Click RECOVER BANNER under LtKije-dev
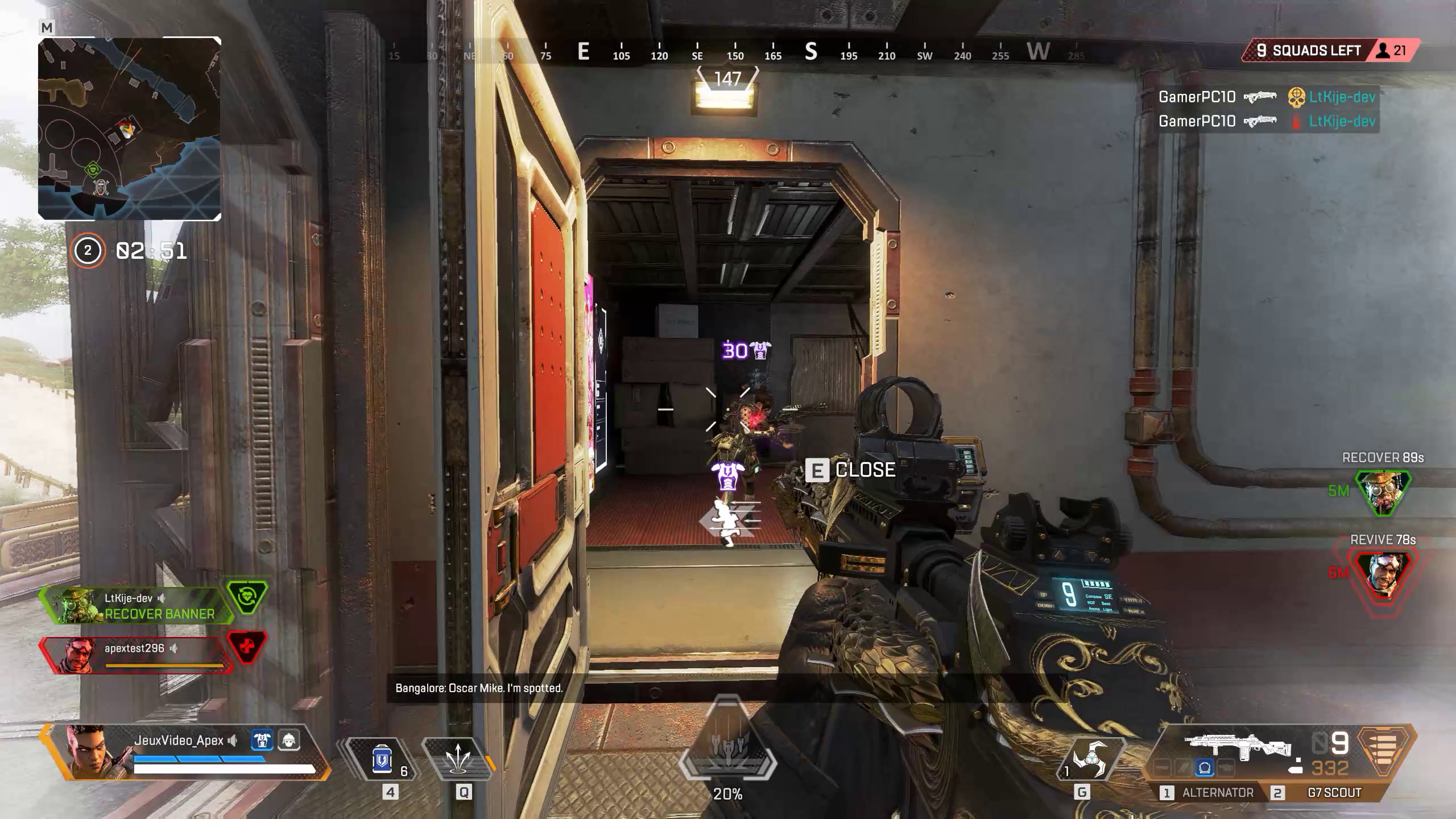This screenshot has height=819, width=1456. 159,614
